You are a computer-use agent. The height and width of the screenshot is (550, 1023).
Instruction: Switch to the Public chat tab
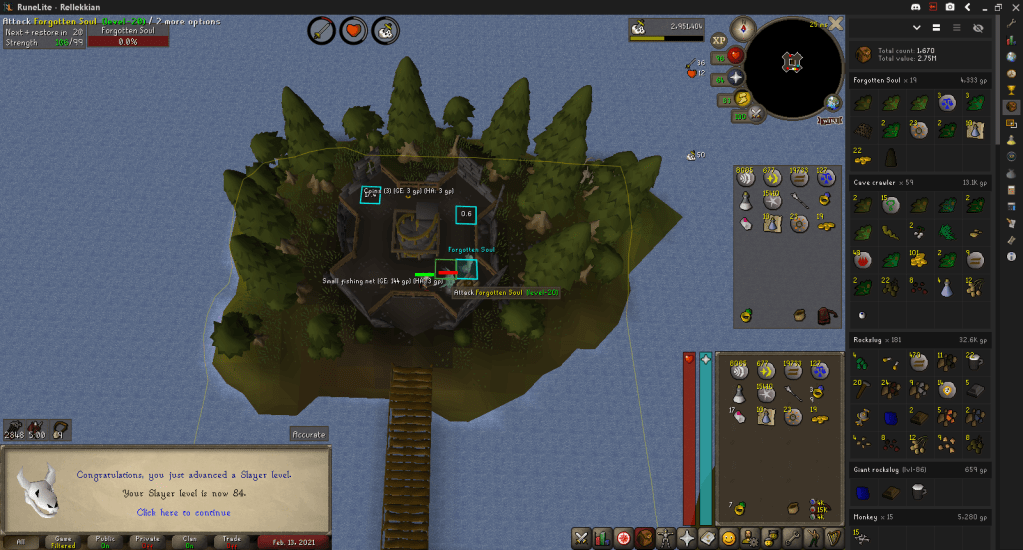105,541
